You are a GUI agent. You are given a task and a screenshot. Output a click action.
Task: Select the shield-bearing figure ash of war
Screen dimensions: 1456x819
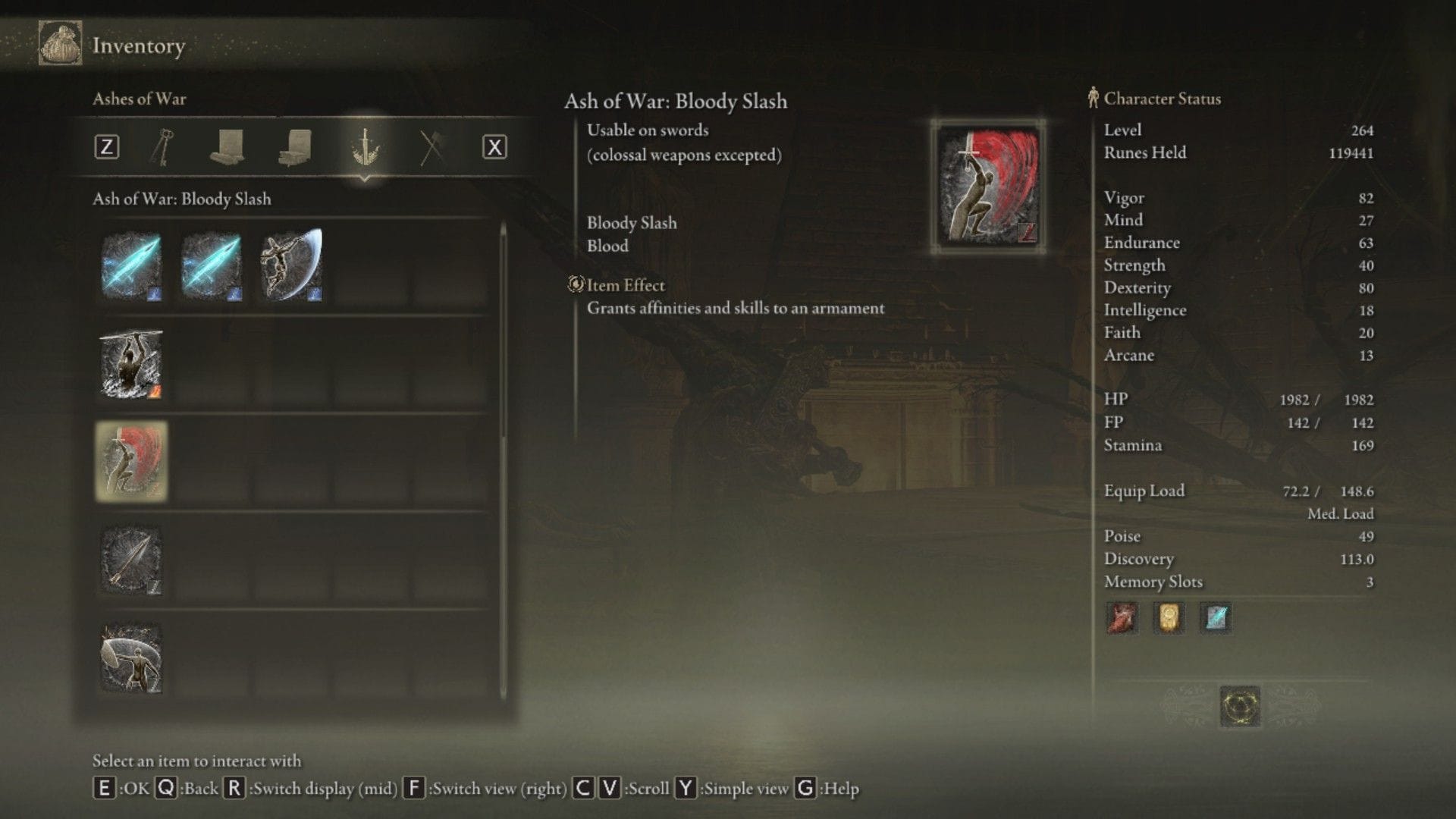tap(131, 658)
